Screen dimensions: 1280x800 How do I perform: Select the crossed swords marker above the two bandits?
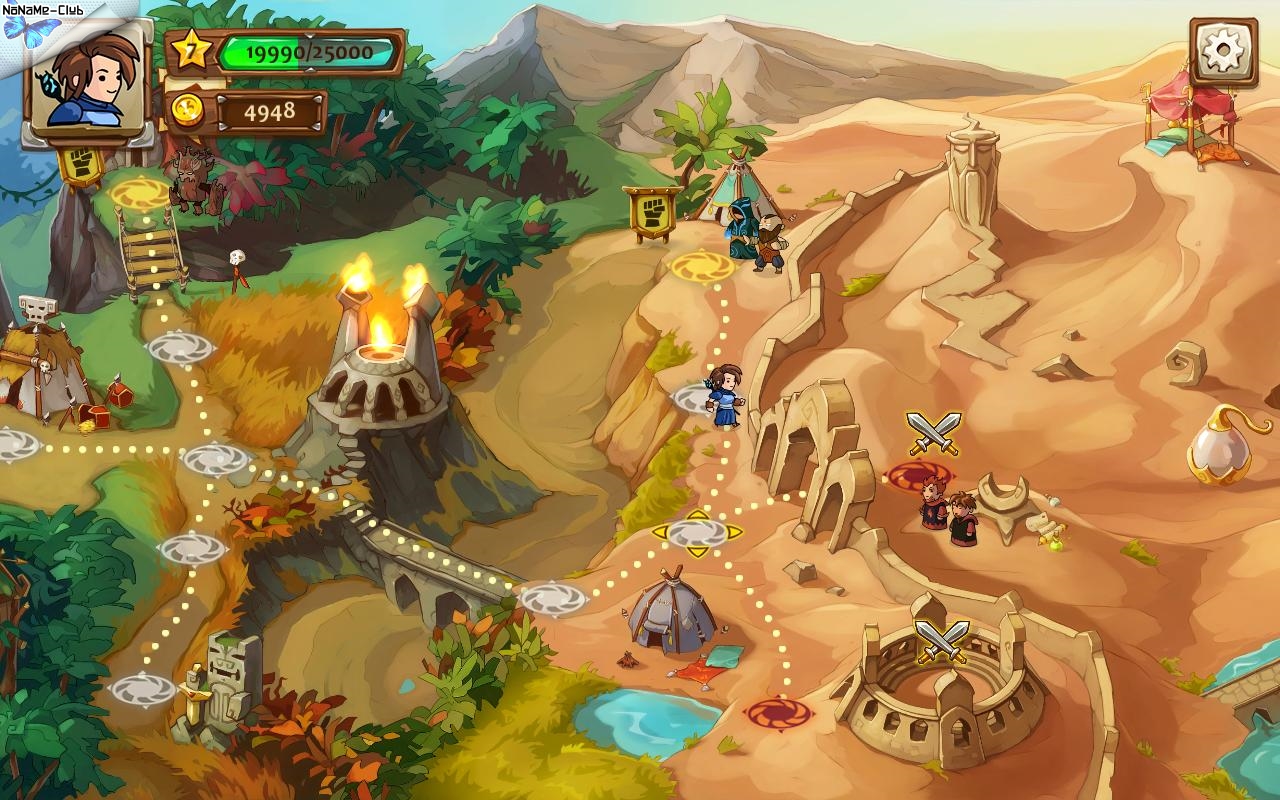click(933, 433)
